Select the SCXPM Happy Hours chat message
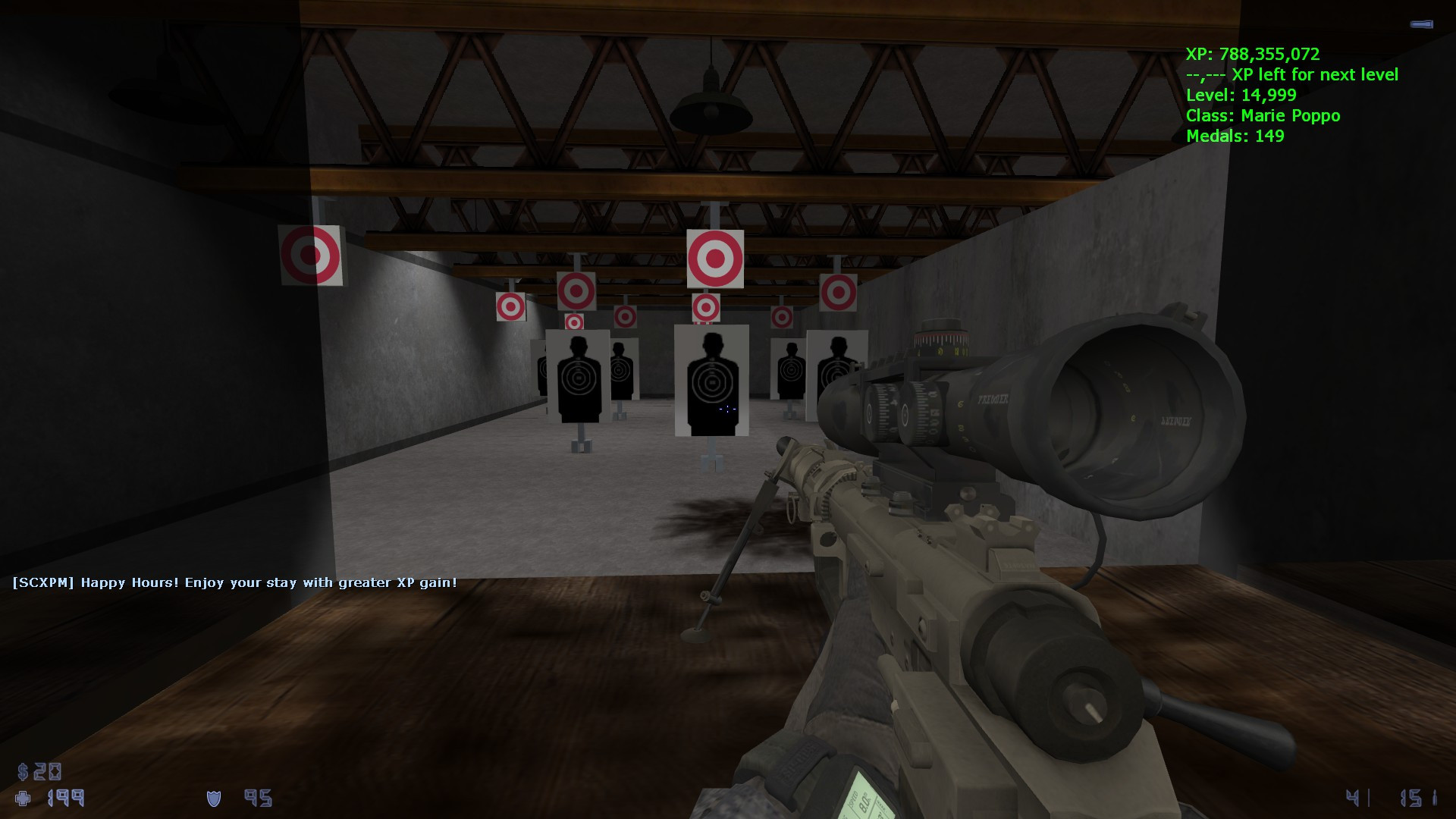 click(x=235, y=583)
